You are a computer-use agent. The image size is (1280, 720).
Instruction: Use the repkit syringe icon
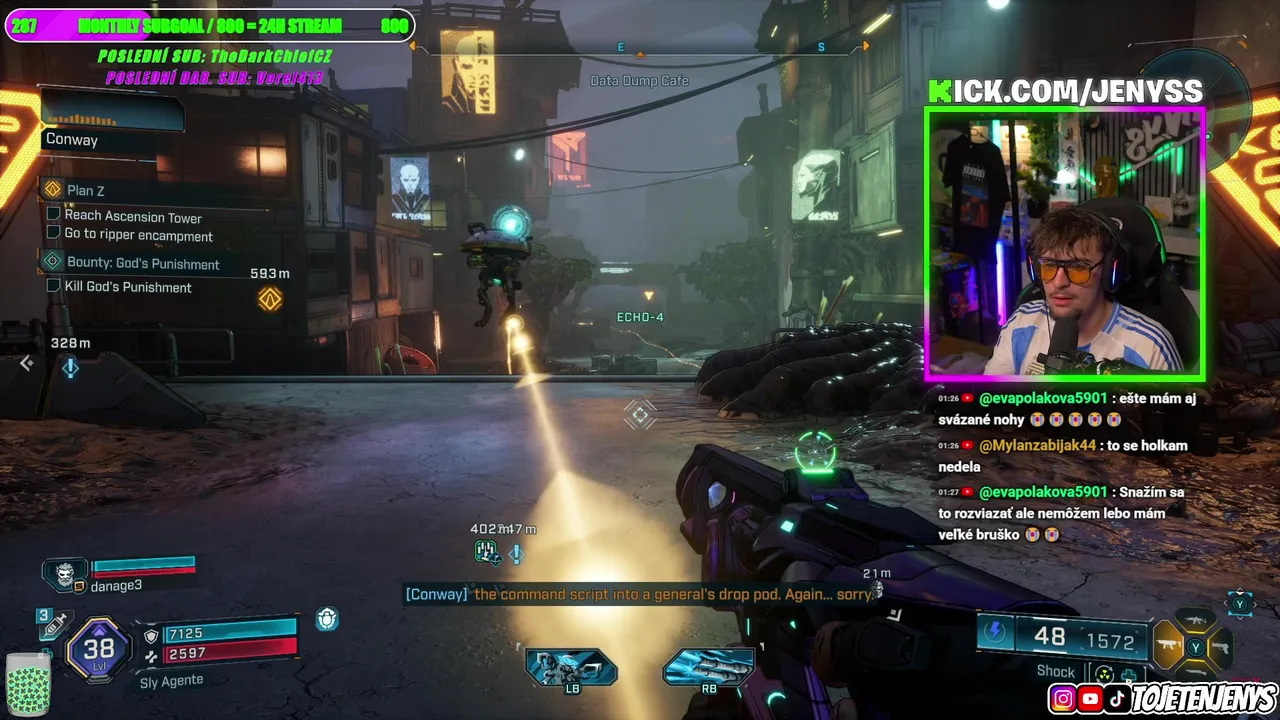tap(52, 624)
